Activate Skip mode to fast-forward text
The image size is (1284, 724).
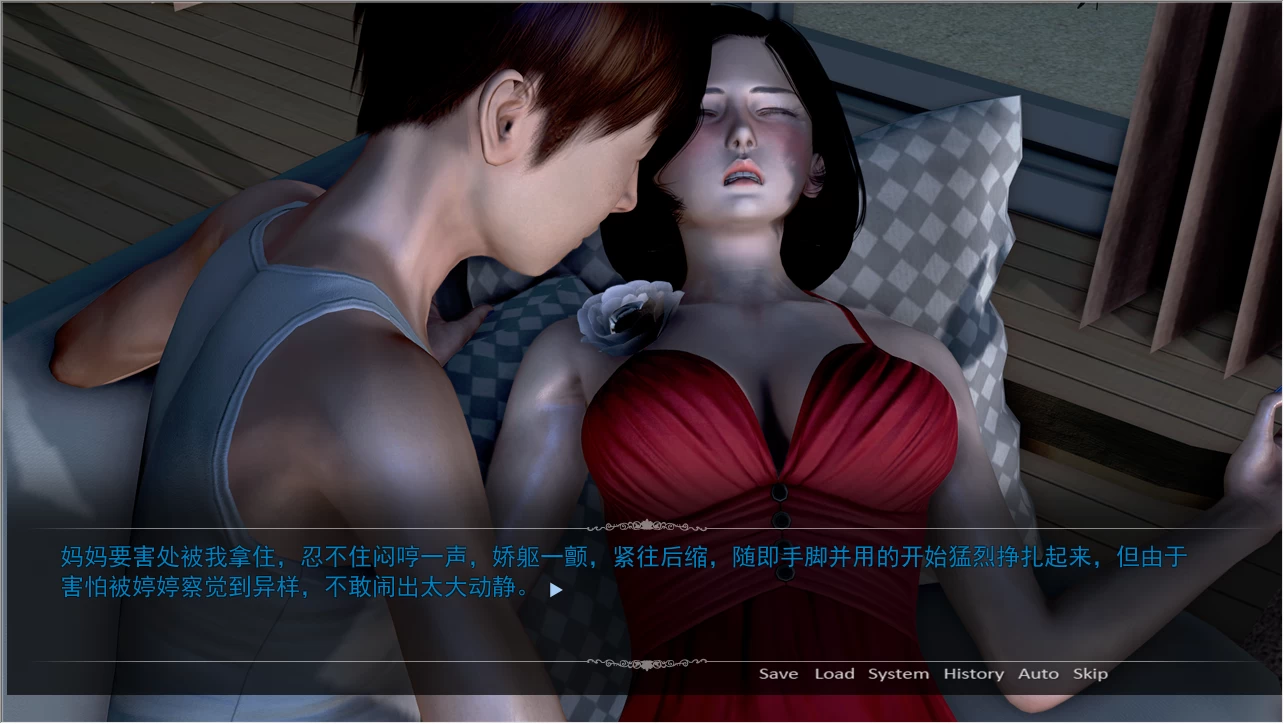(1090, 673)
